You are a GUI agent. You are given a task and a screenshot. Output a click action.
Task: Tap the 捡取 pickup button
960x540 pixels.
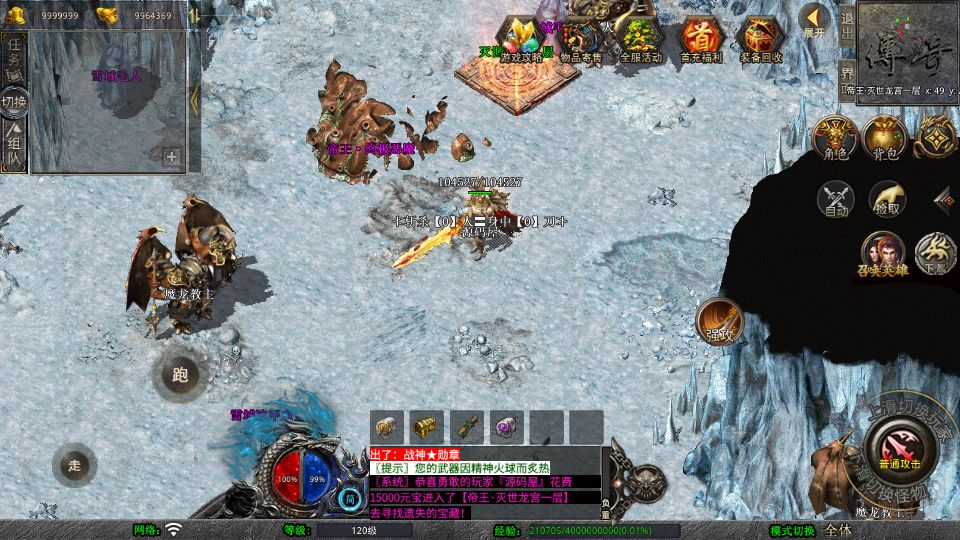pyautogui.click(x=887, y=199)
